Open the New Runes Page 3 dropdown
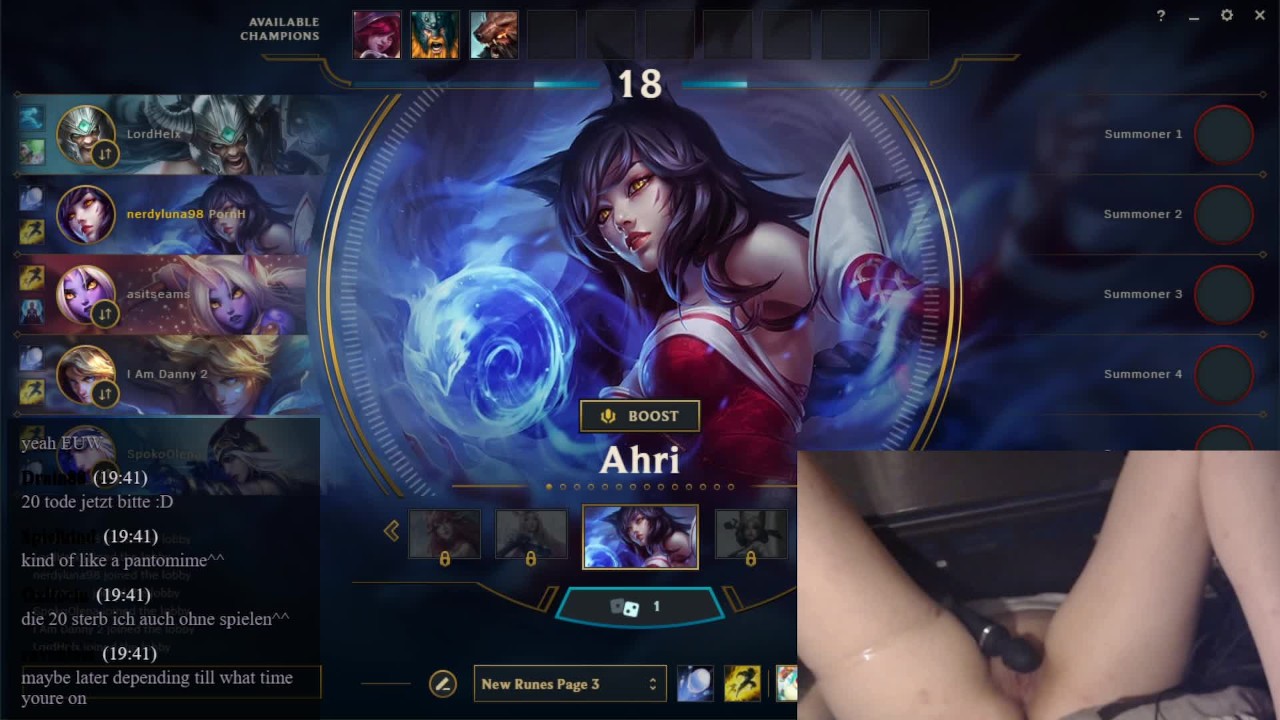 570,684
